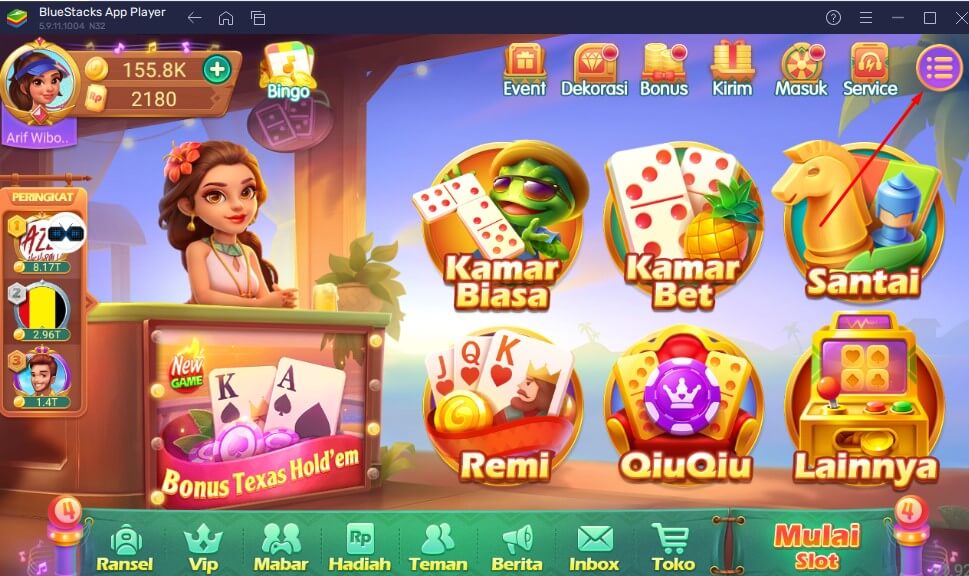Image resolution: width=969 pixels, height=576 pixels.
Task: Claim rewards in Hadiah
Action: [x=359, y=547]
